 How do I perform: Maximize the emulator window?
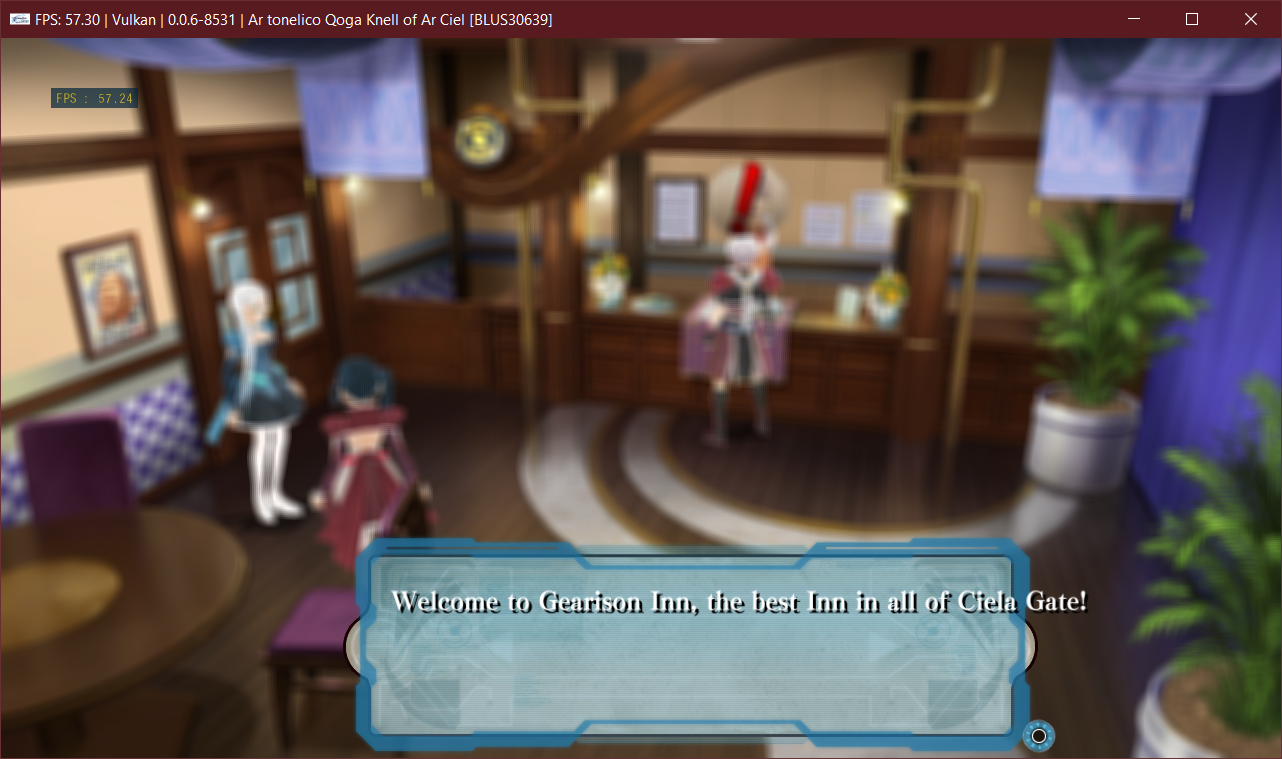coord(1191,19)
